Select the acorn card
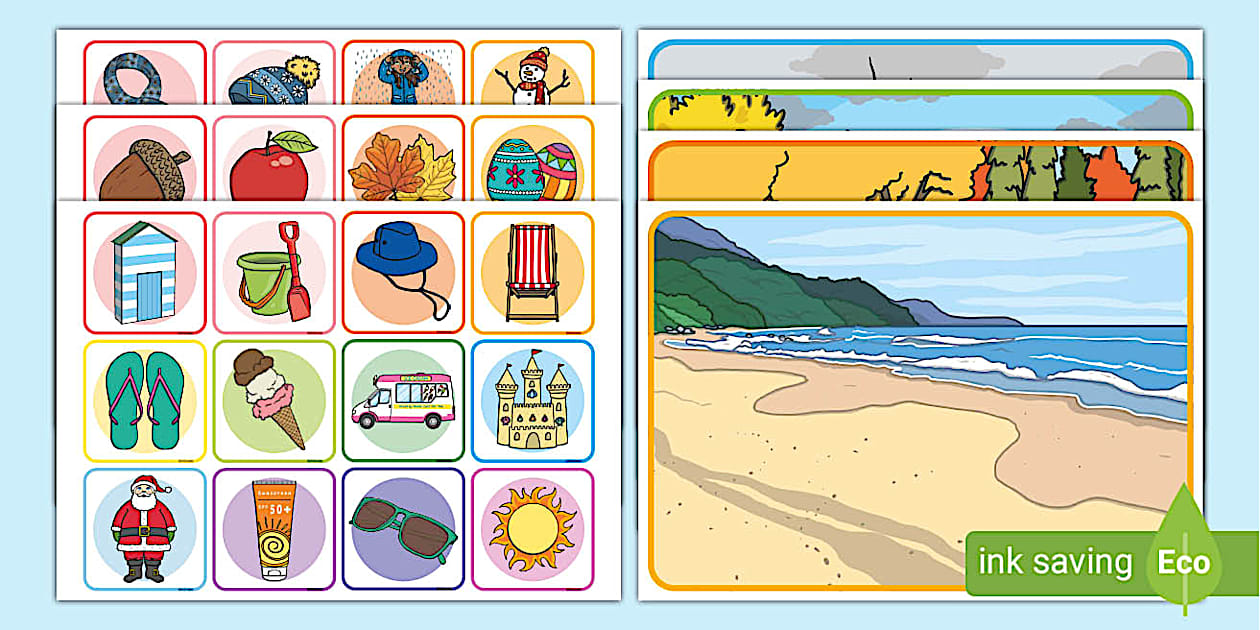 pos(145,160)
